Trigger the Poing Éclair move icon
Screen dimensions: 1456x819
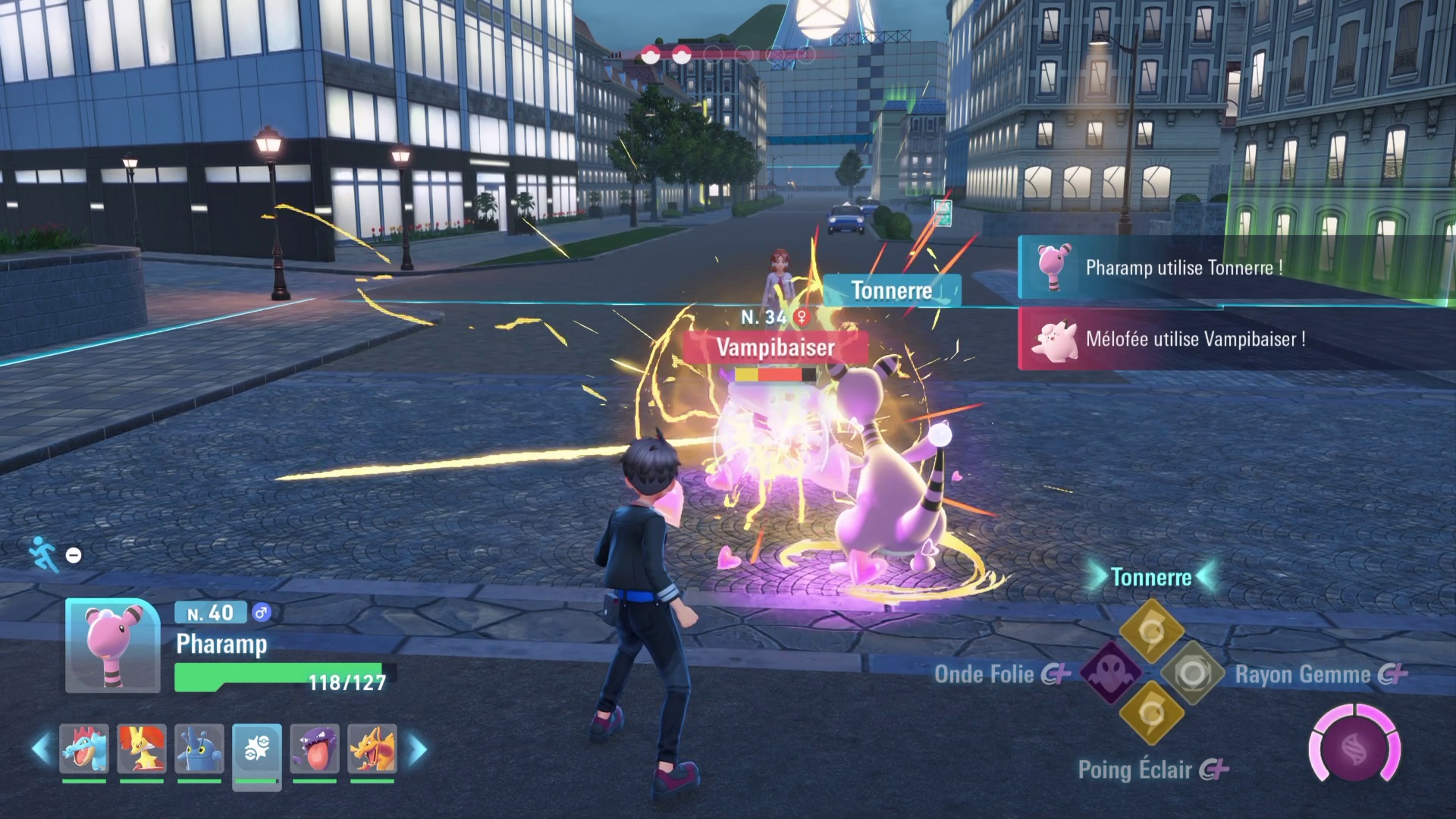(1152, 713)
